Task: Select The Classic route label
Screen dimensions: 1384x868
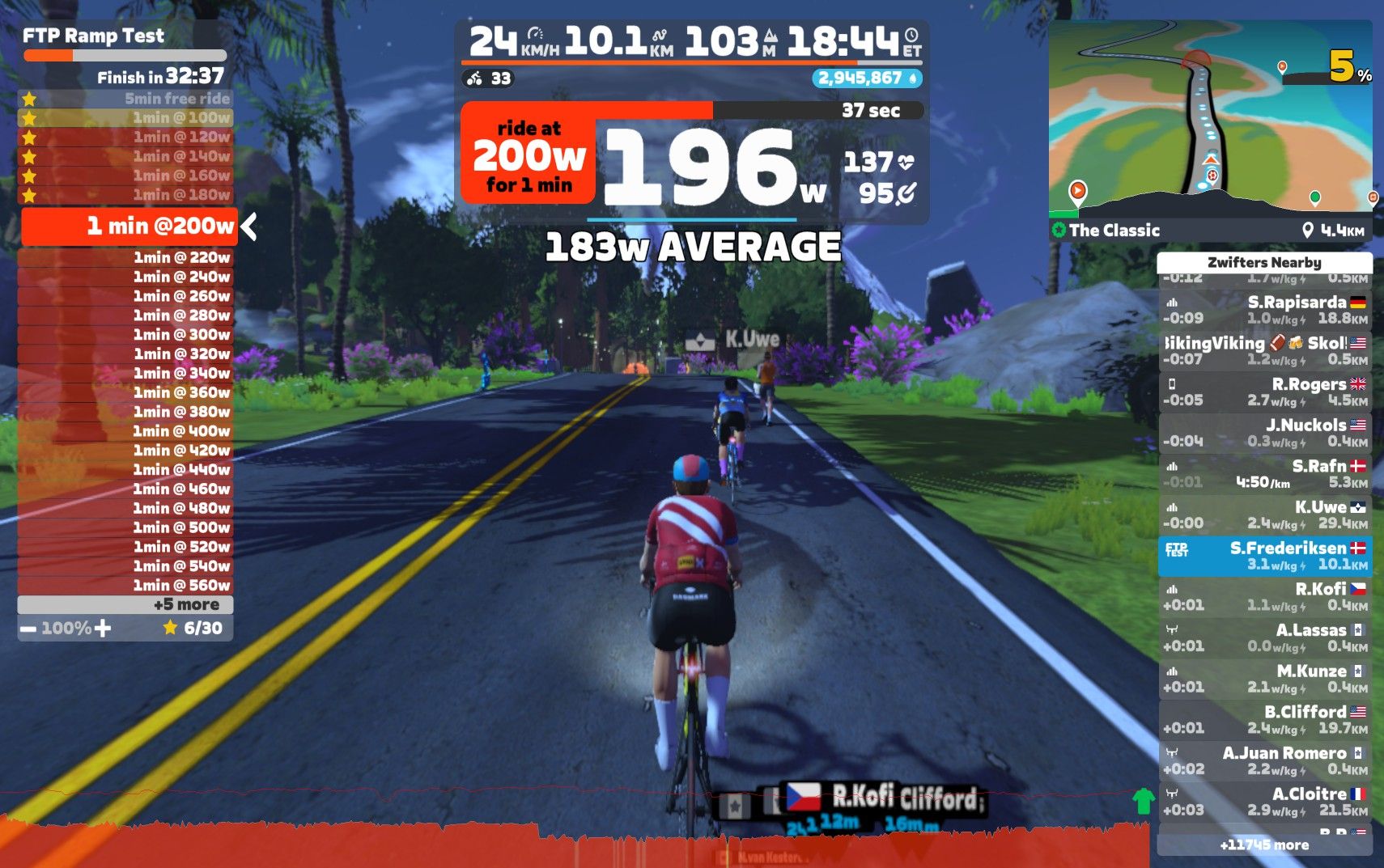Action: pyautogui.click(x=1114, y=231)
